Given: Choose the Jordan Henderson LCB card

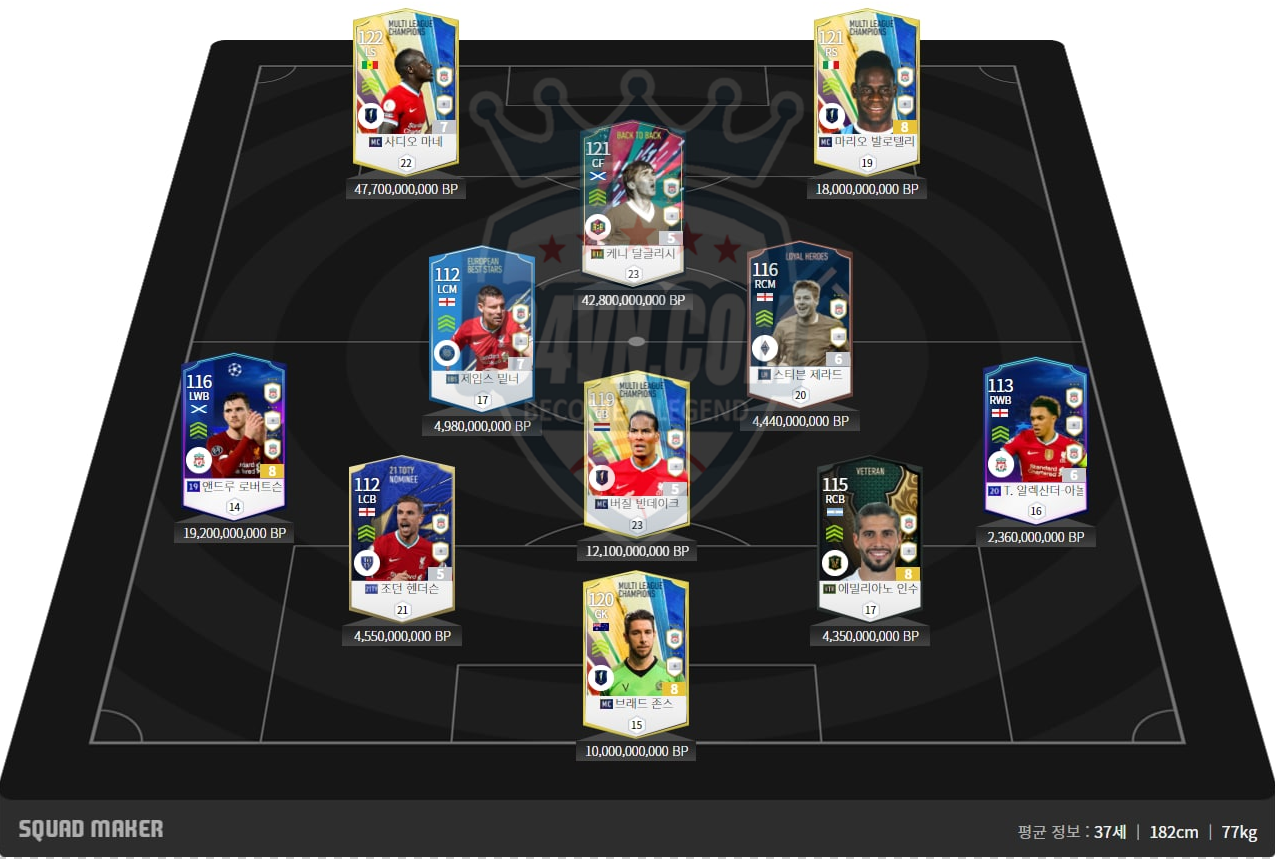Looking at the screenshot, I should point(401,530).
